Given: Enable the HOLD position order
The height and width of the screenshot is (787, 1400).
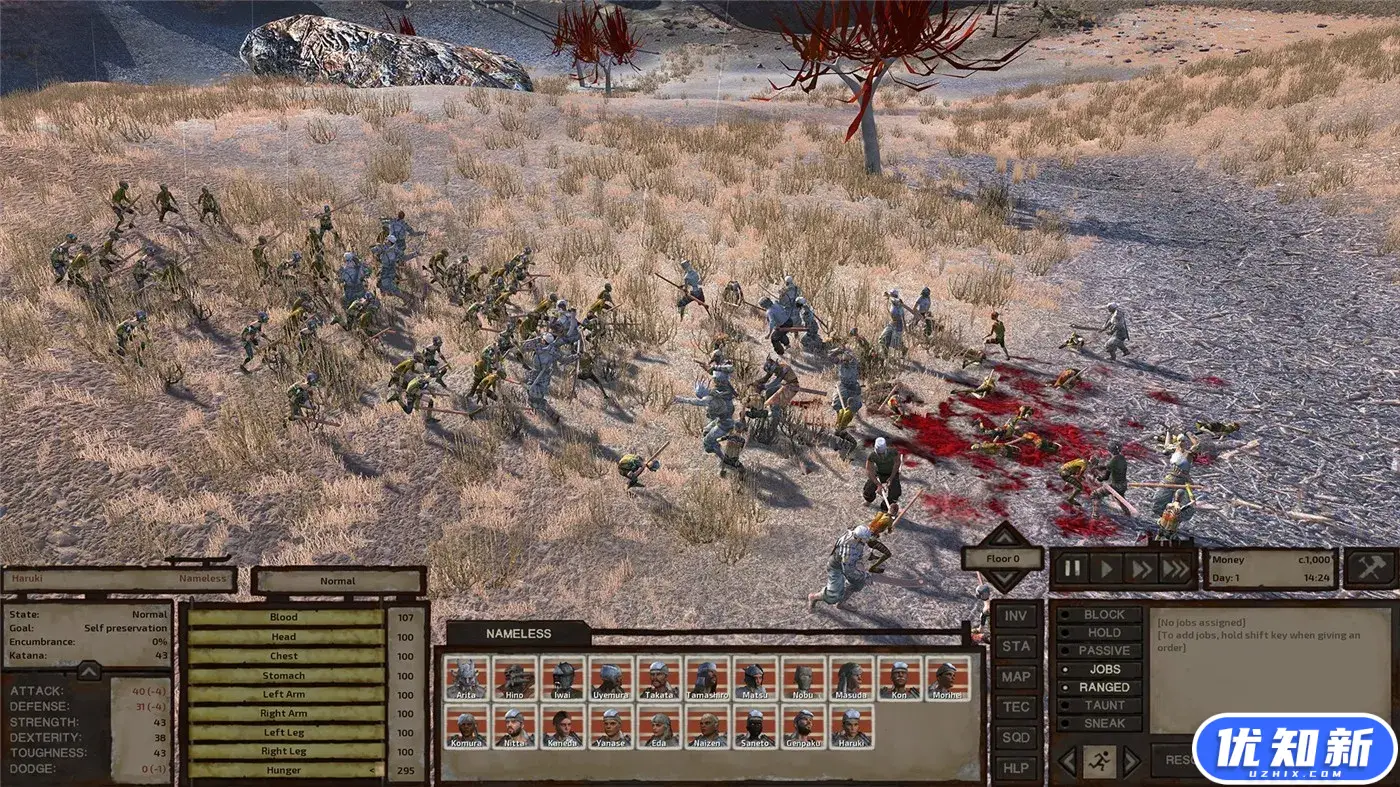Looking at the screenshot, I should 1100,633.
